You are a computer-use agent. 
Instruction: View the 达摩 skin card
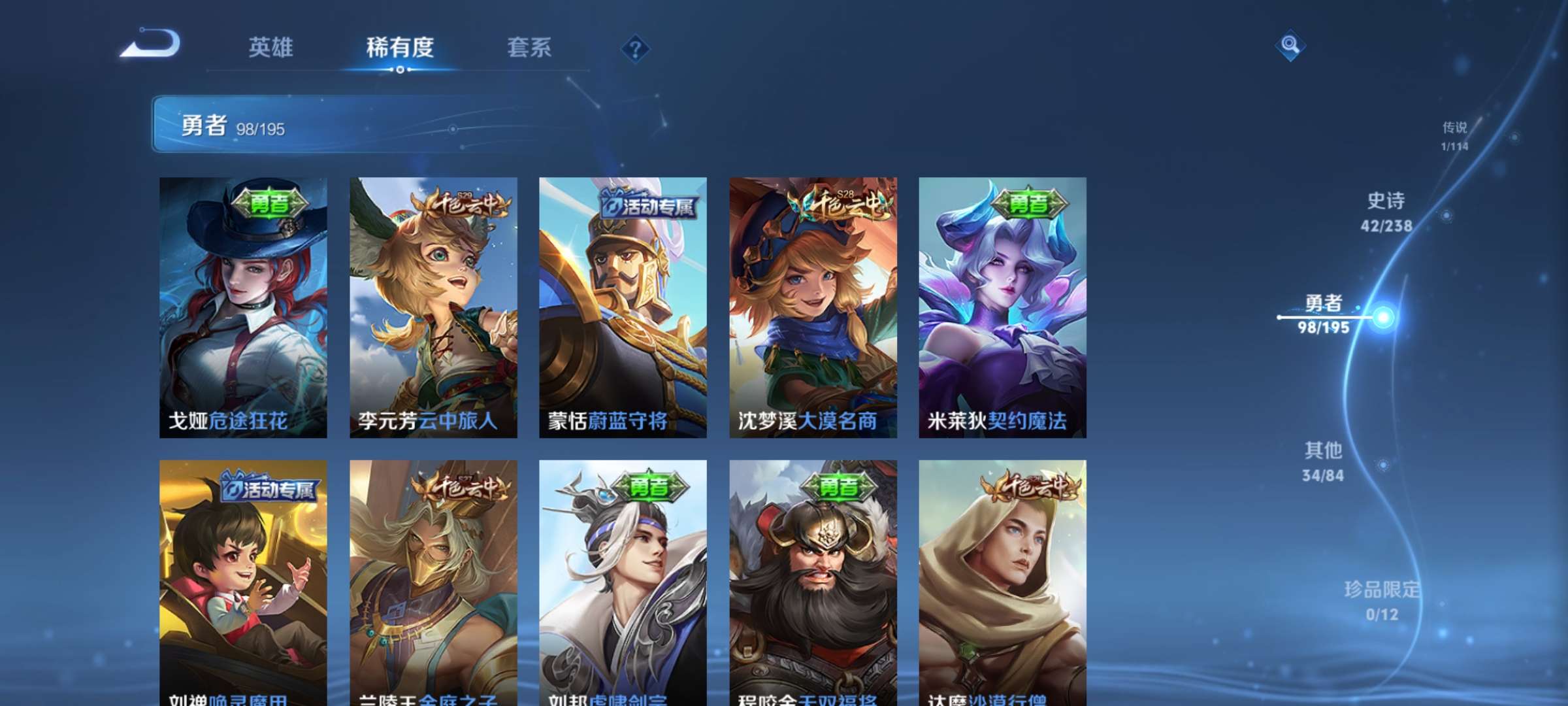[1002, 582]
